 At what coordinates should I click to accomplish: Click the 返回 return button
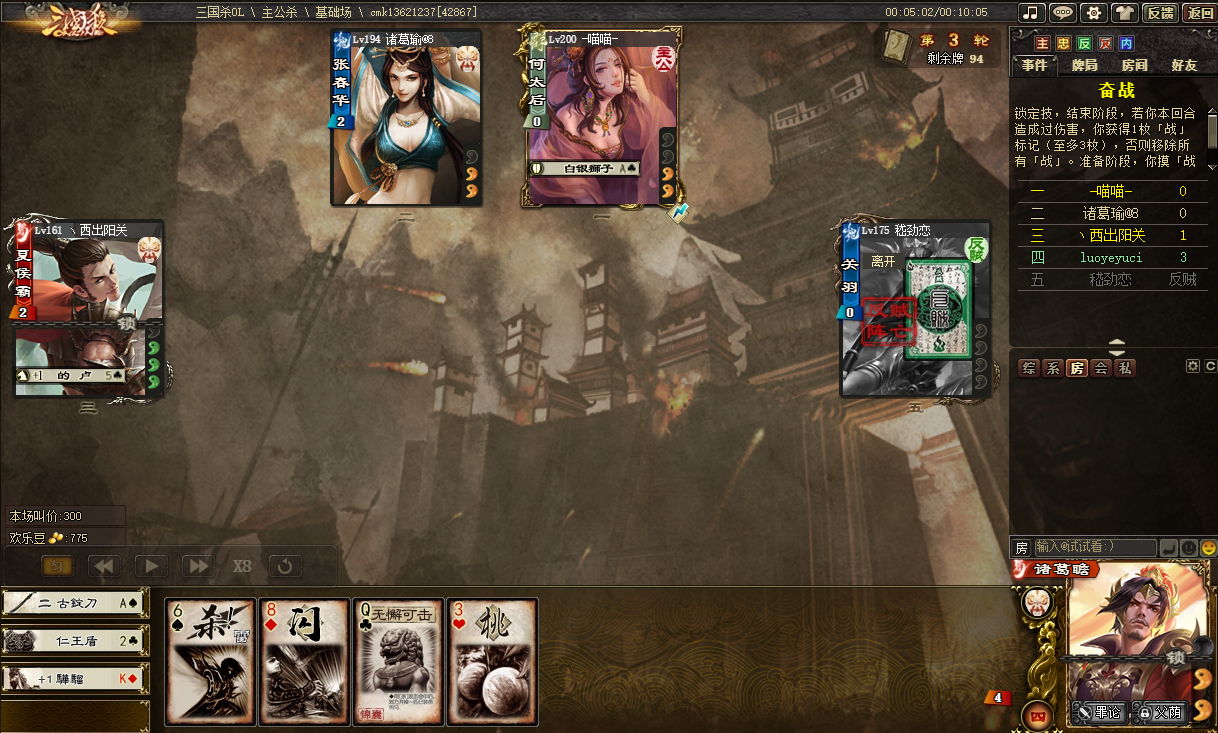[x=1199, y=13]
